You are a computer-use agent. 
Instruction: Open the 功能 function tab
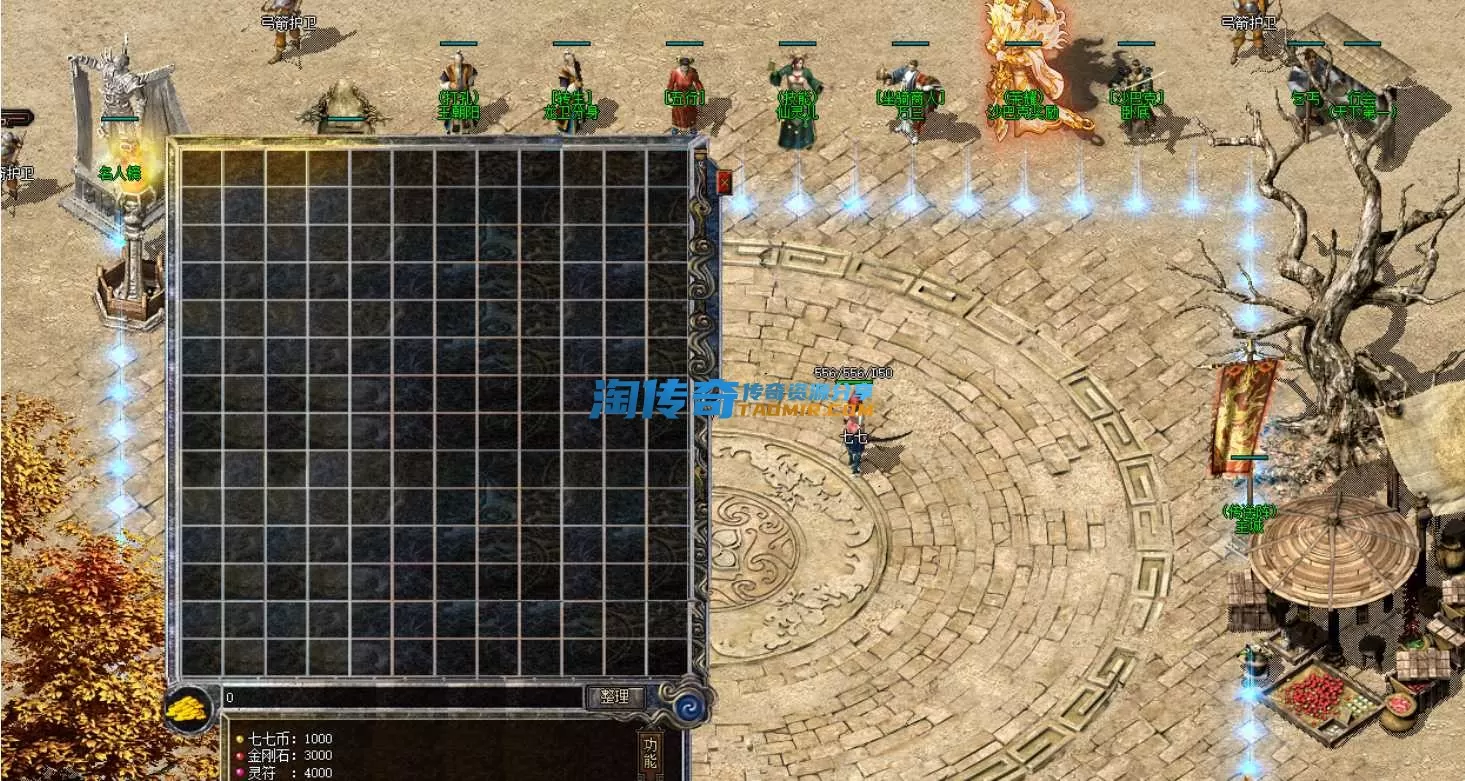650,753
